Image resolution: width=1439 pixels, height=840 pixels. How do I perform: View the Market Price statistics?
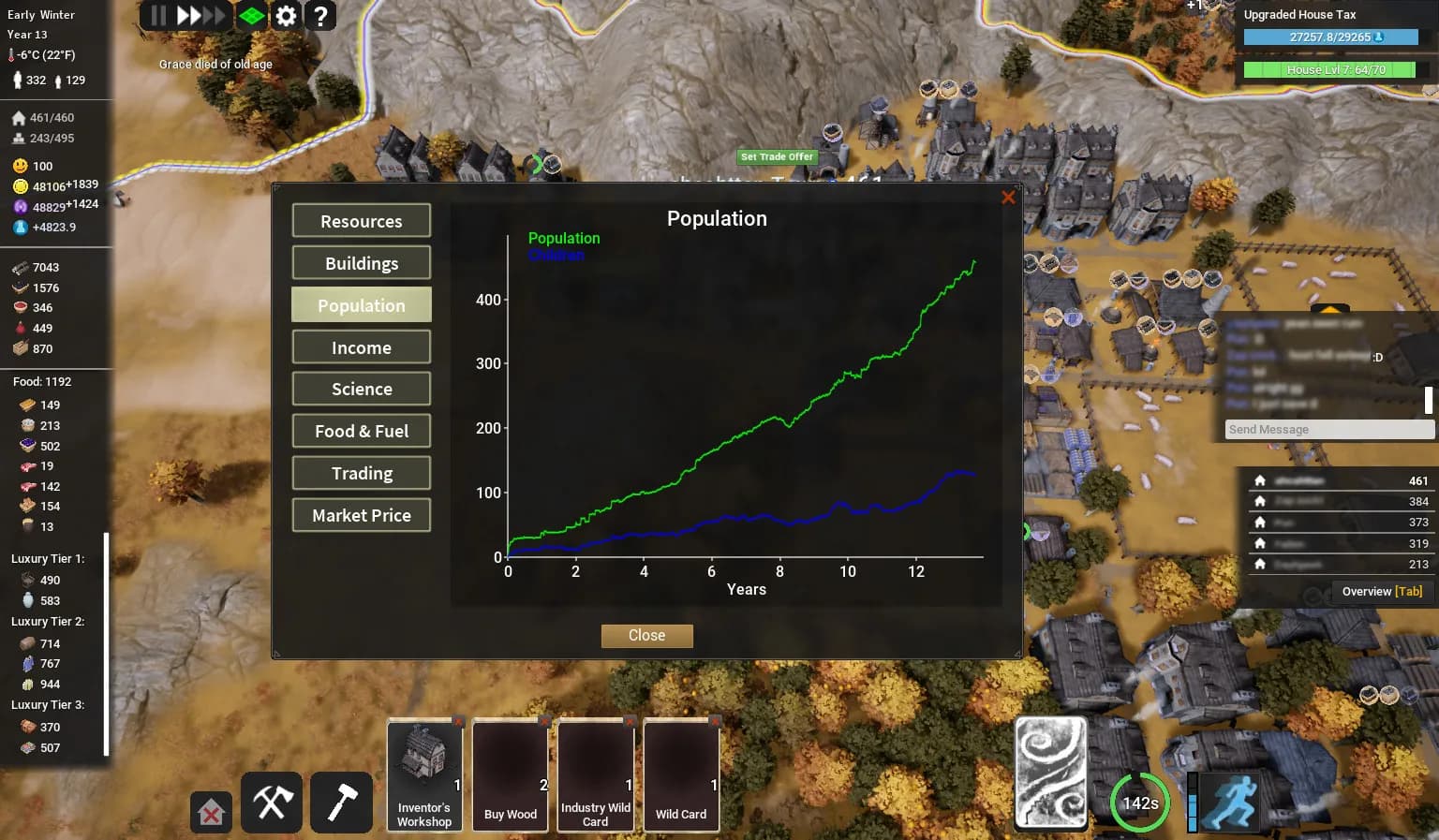pyautogui.click(x=361, y=515)
